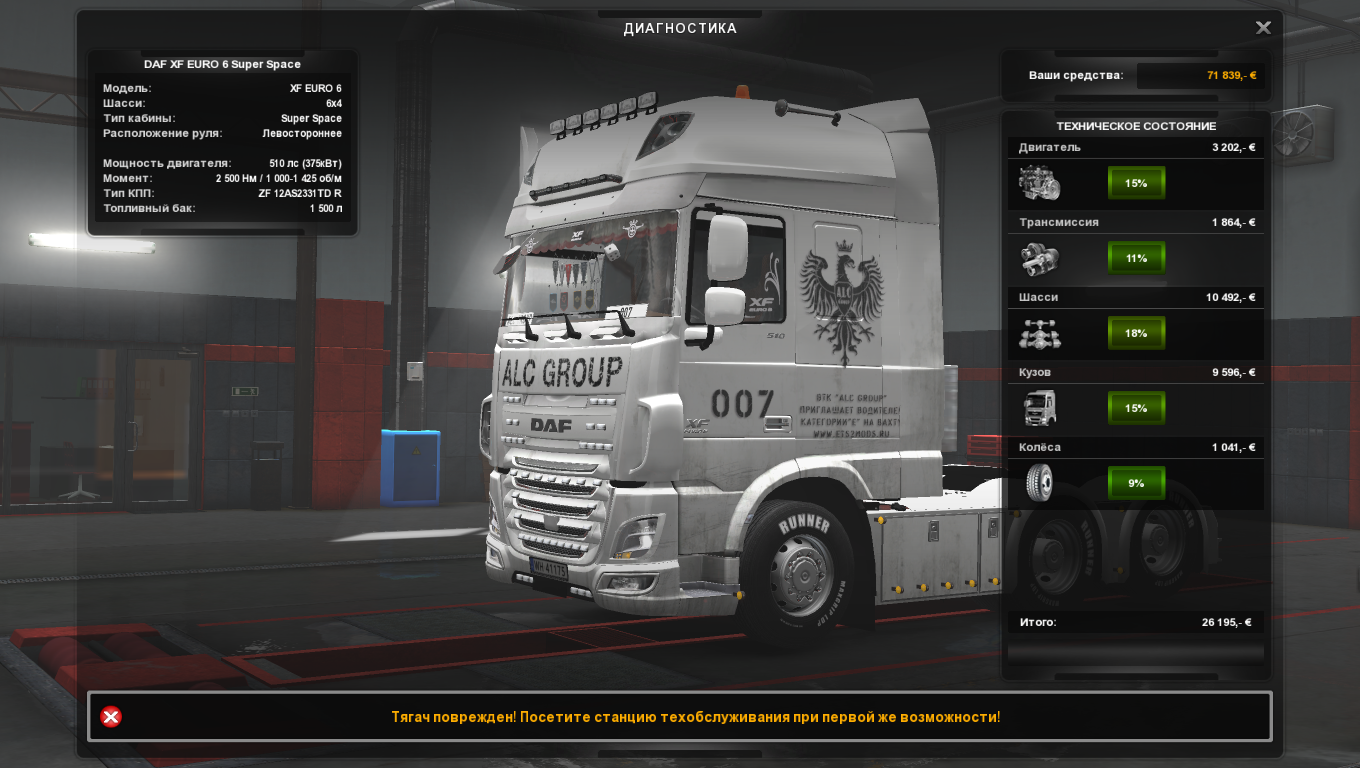Select the truck cab icon under Кузов
This screenshot has height=768, width=1360.
(1039, 409)
